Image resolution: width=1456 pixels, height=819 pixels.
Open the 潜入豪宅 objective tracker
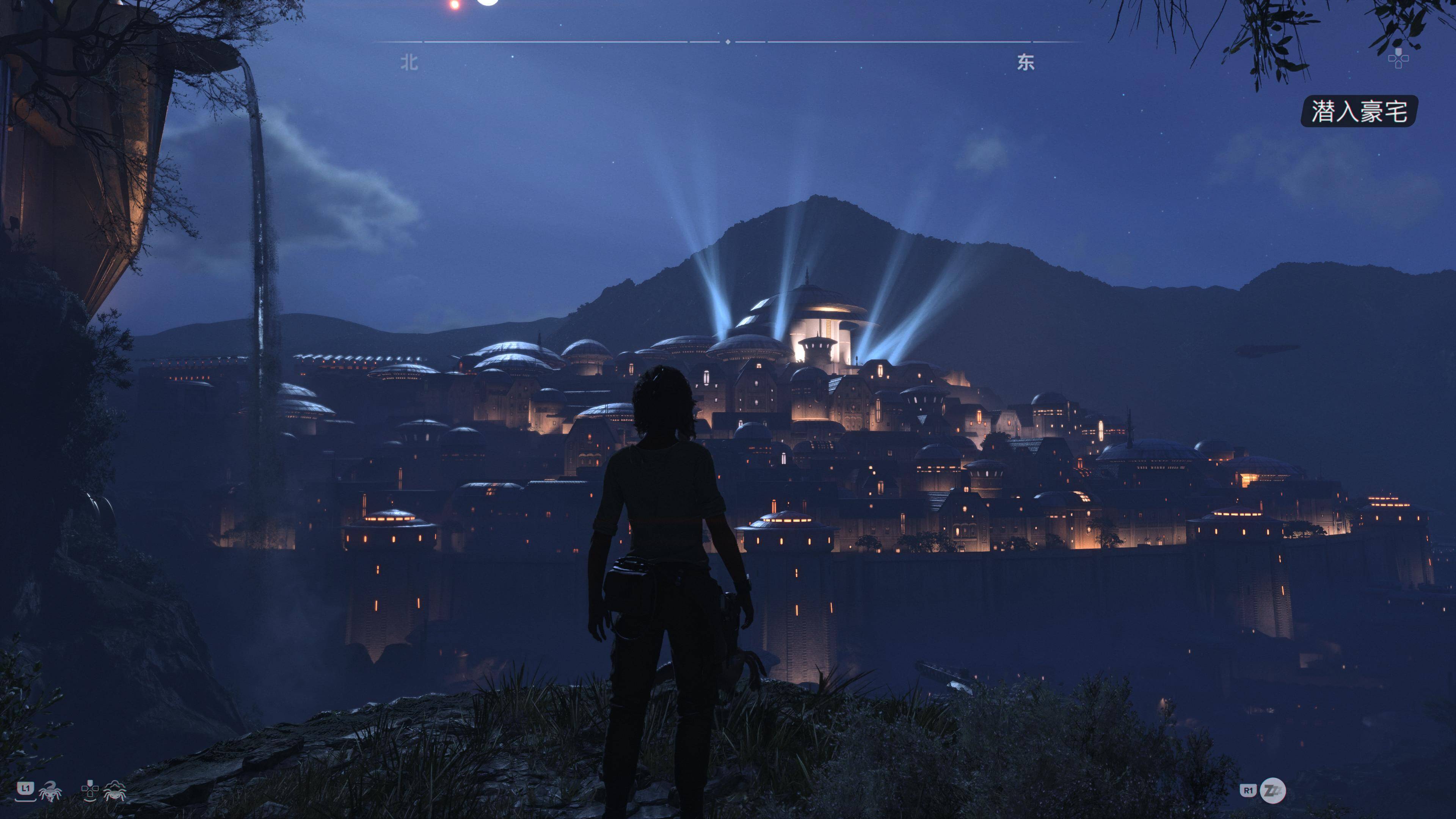[x=1358, y=111]
